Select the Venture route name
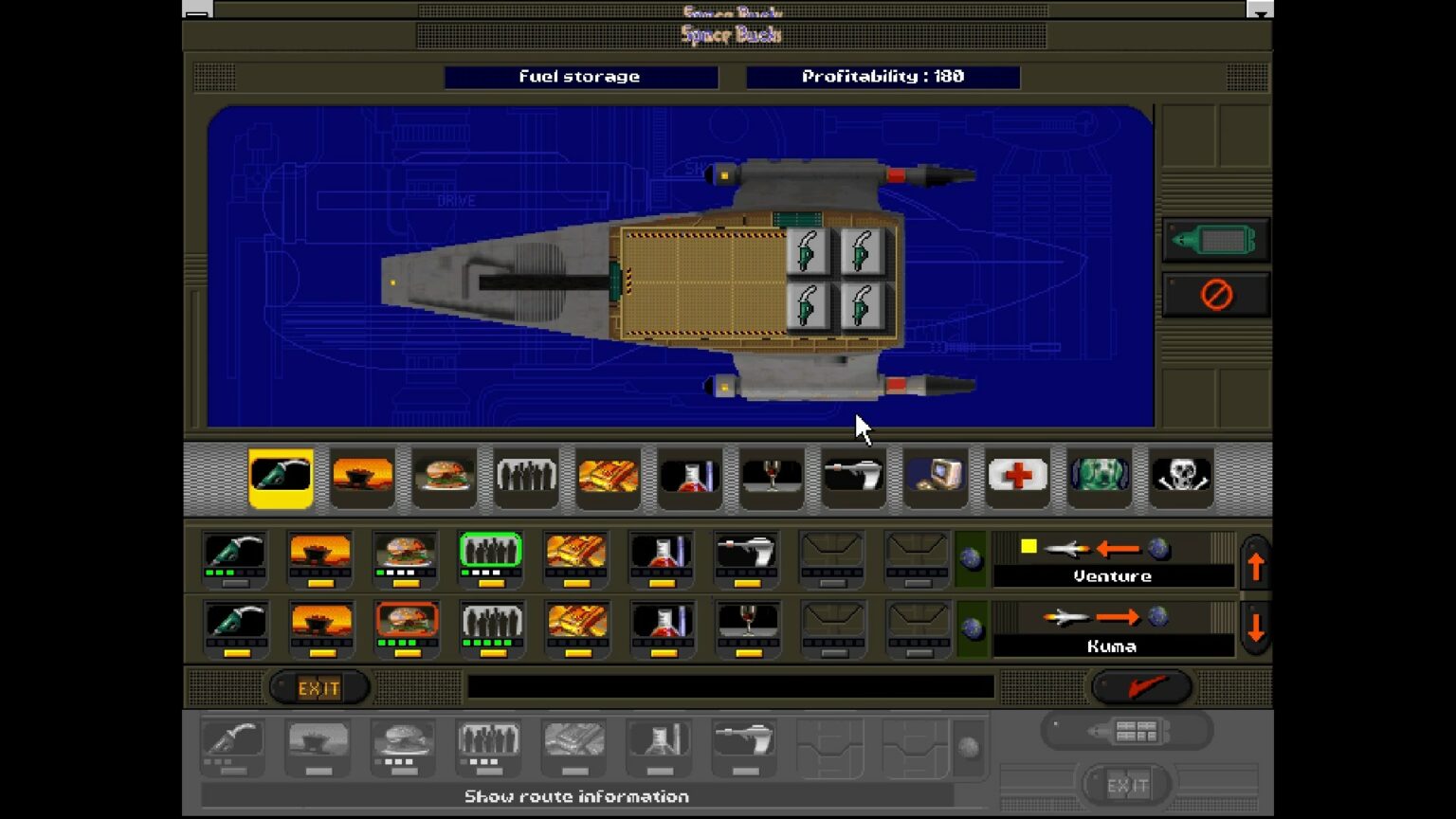The width and height of the screenshot is (1456, 819). pyautogui.click(x=1113, y=575)
